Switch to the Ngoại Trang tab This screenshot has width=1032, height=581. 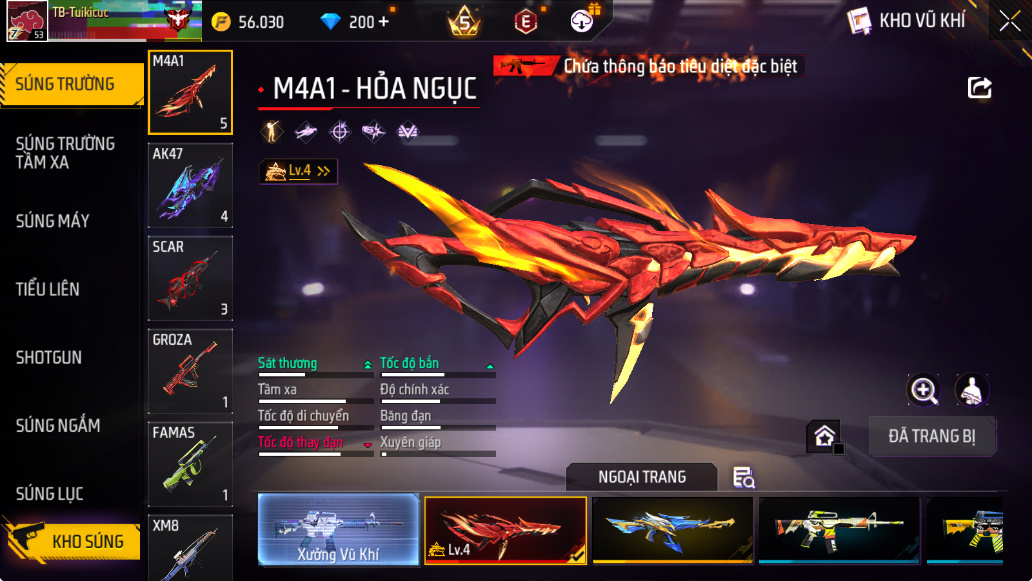coord(641,477)
